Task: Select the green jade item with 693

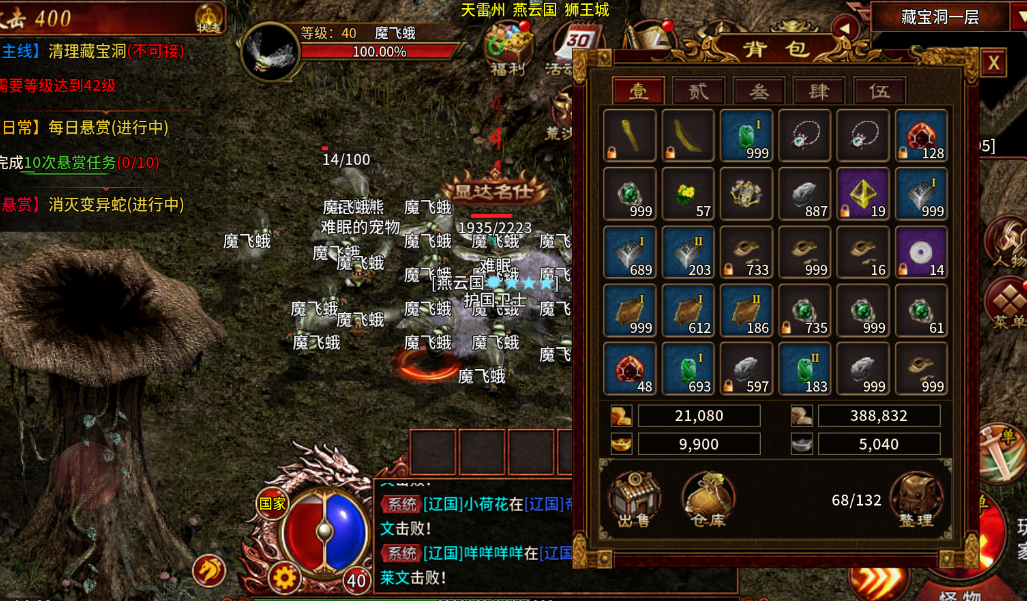Action: point(688,368)
